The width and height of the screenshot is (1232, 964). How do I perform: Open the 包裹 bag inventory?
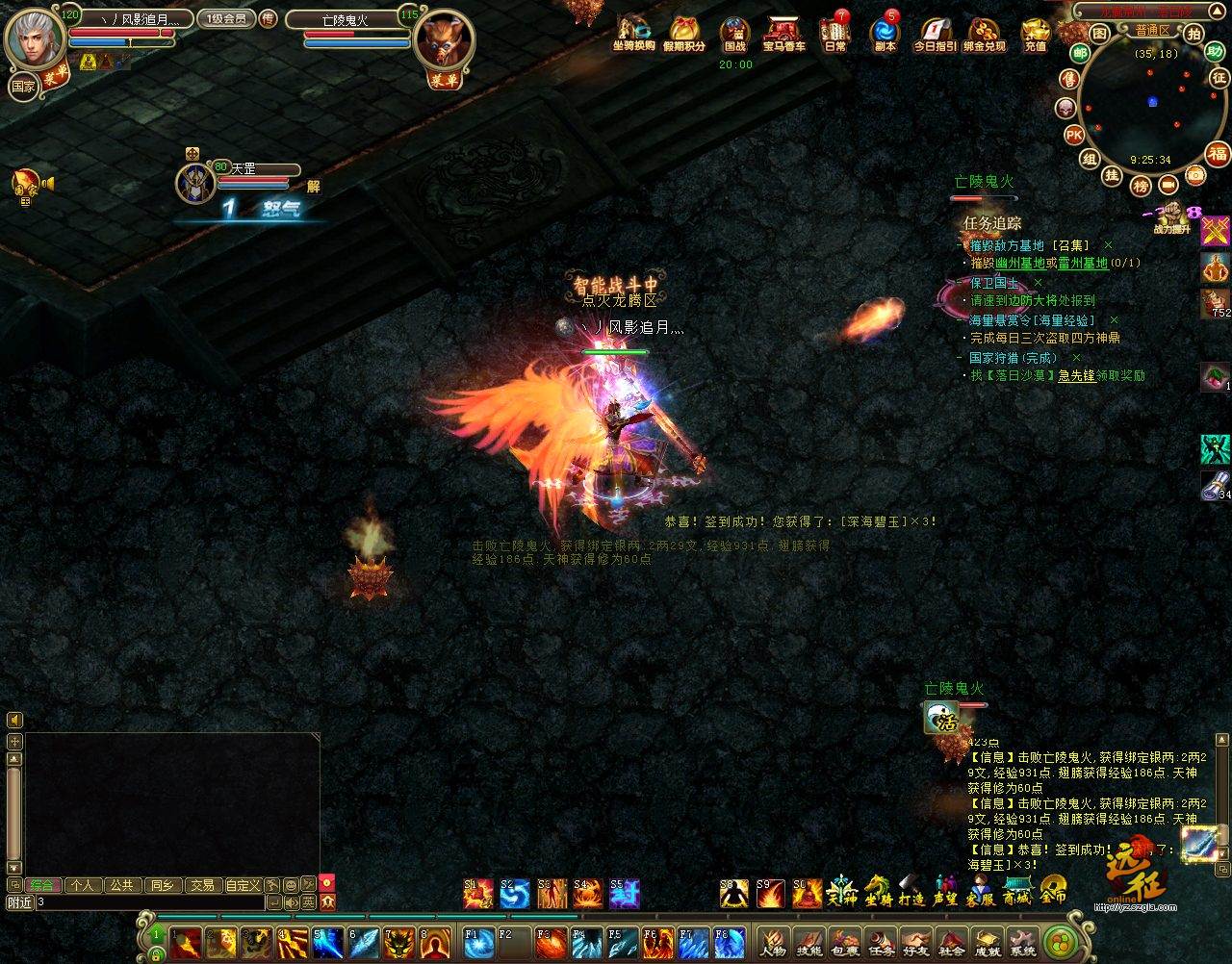[x=844, y=941]
